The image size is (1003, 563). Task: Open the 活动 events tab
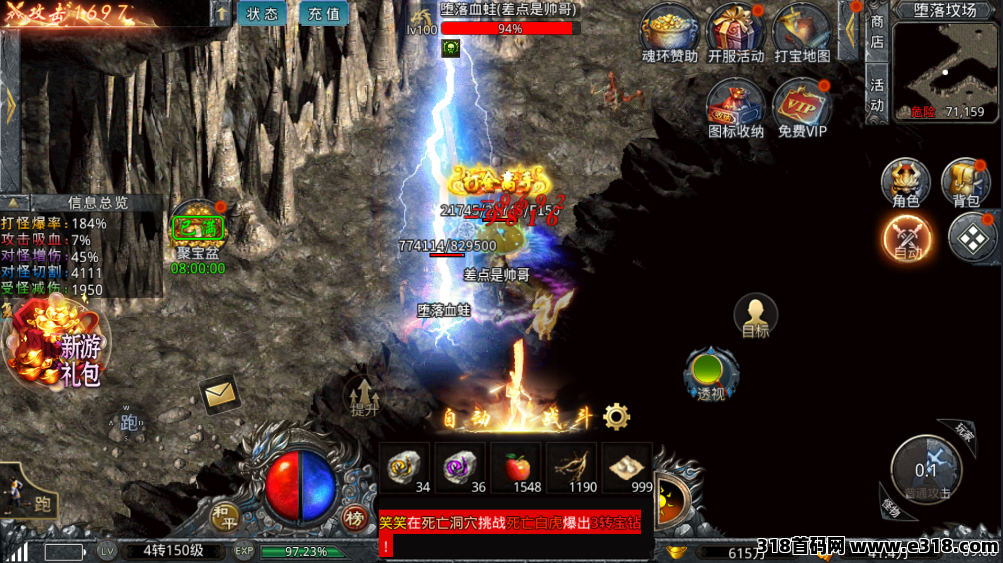(x=877, y=95)
